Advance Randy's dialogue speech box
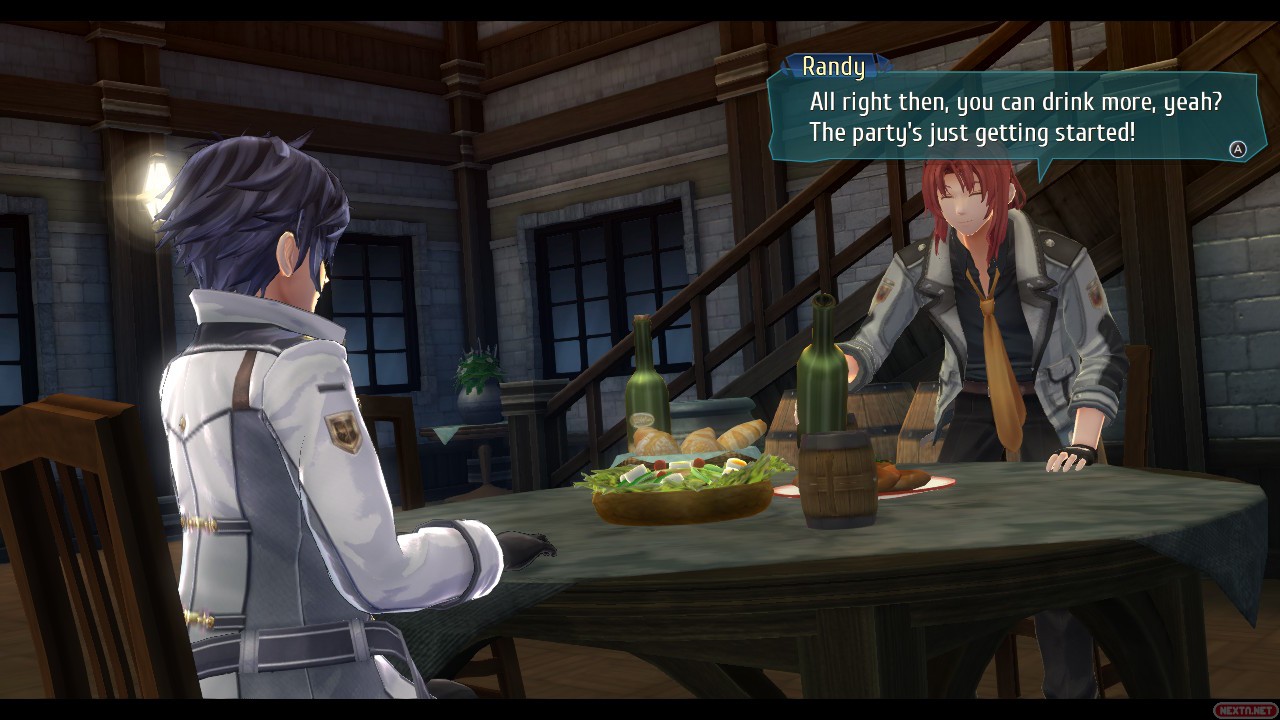 click(x=1237, y=149)
